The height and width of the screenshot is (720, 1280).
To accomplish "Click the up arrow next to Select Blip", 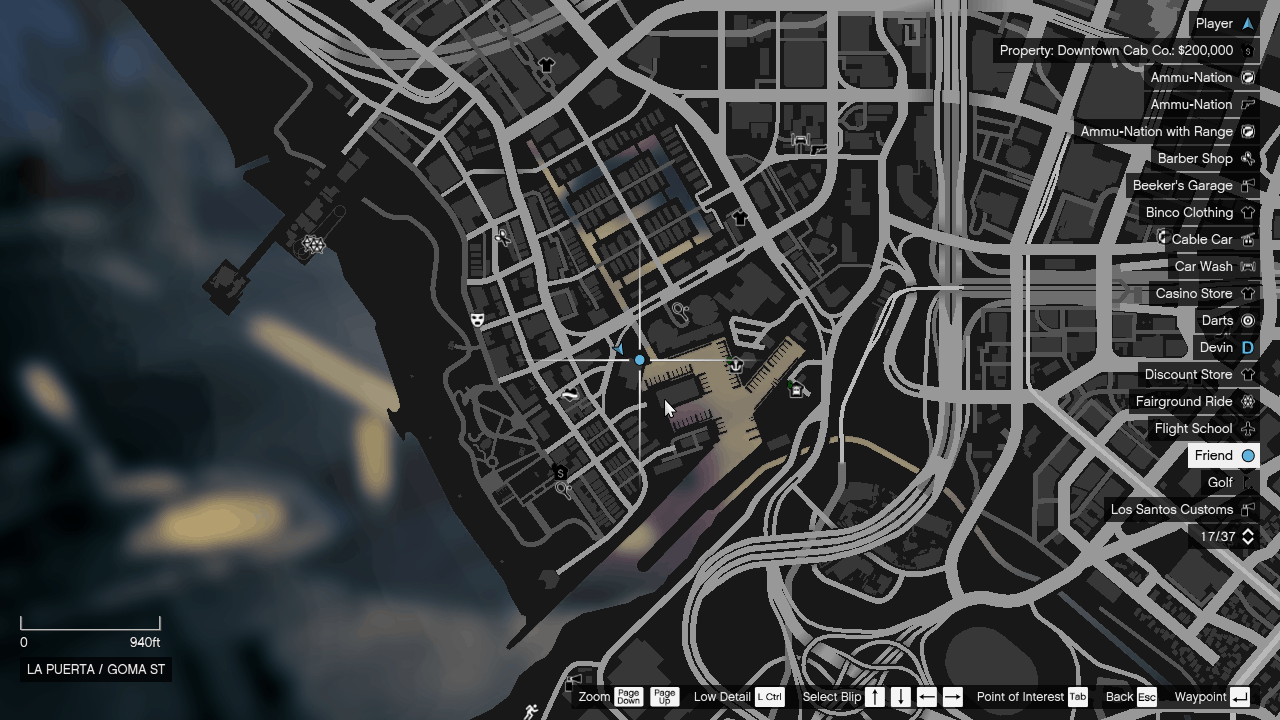I will point(874,697).
